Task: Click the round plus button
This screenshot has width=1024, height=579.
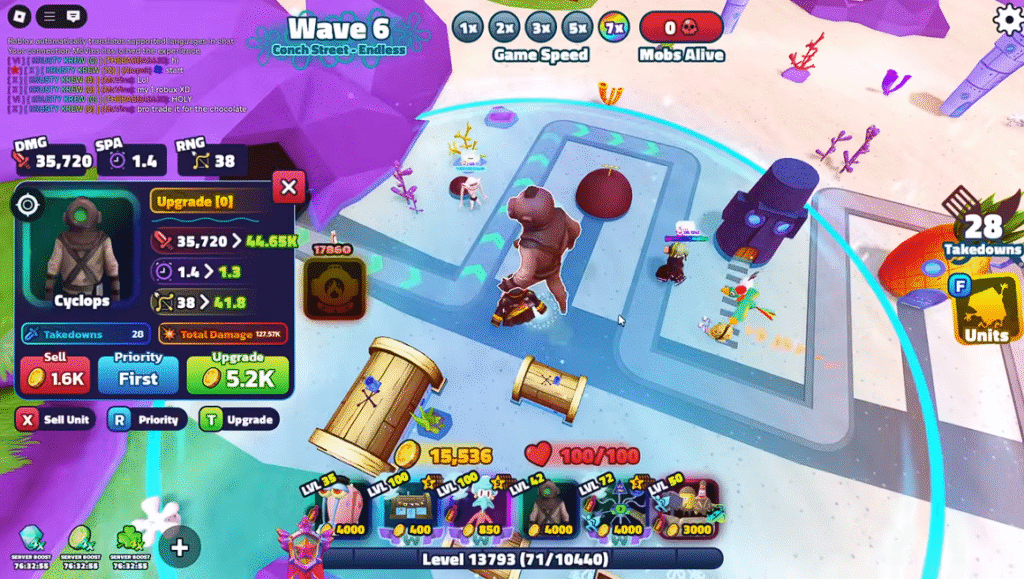Action: [180, 546]
